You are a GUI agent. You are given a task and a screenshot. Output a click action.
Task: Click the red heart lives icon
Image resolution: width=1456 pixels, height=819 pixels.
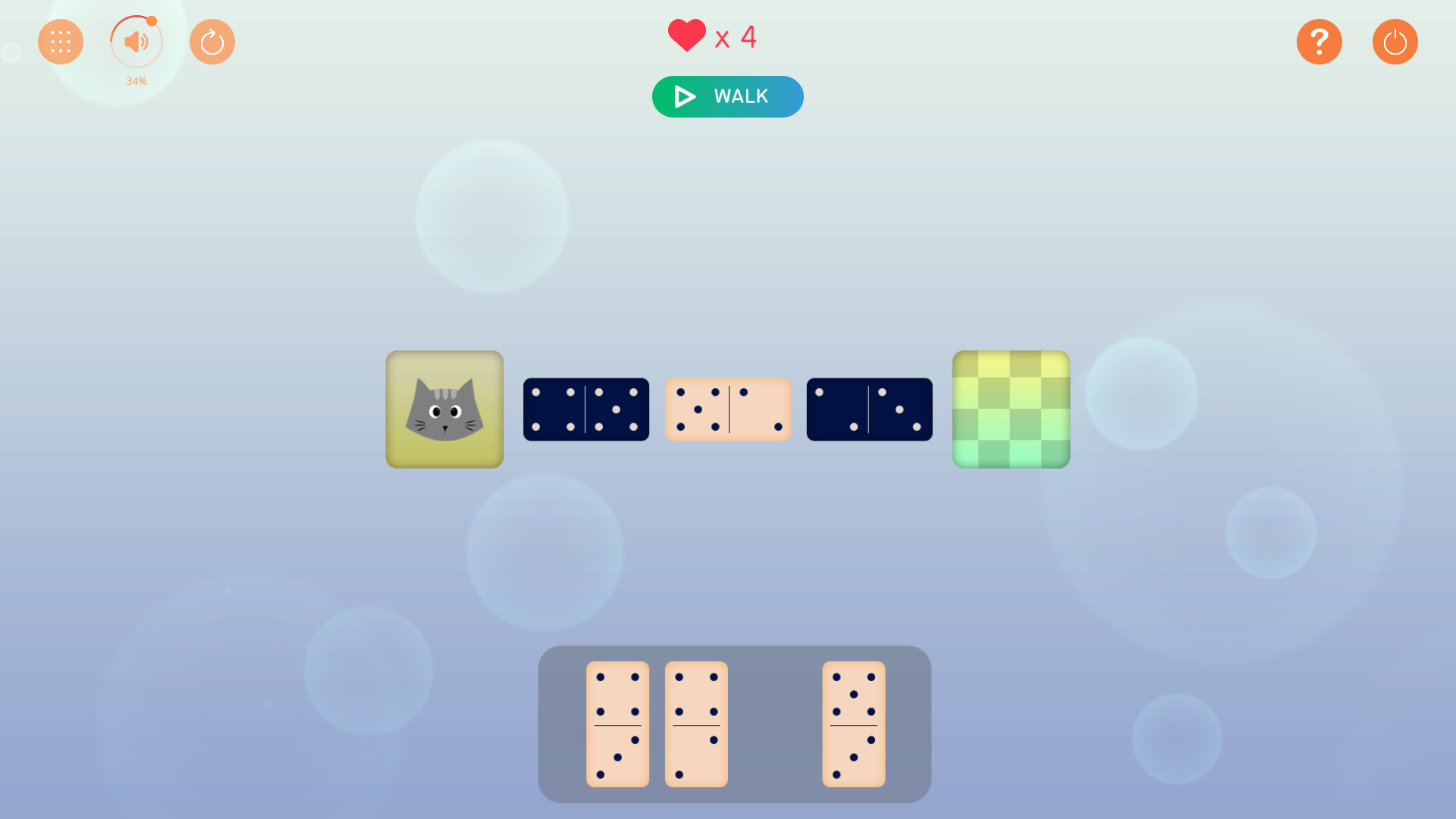[686, 34]
